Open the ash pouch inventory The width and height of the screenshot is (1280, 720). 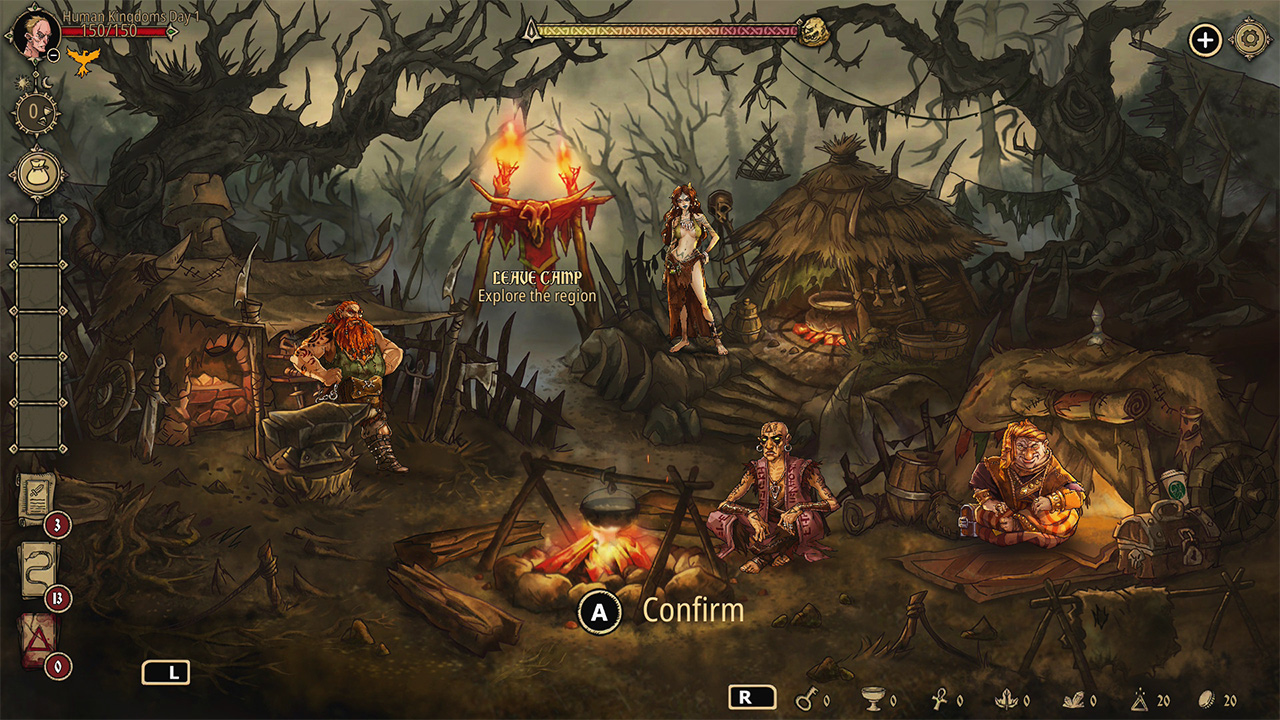pyautogui.click(x=36, y=173)
